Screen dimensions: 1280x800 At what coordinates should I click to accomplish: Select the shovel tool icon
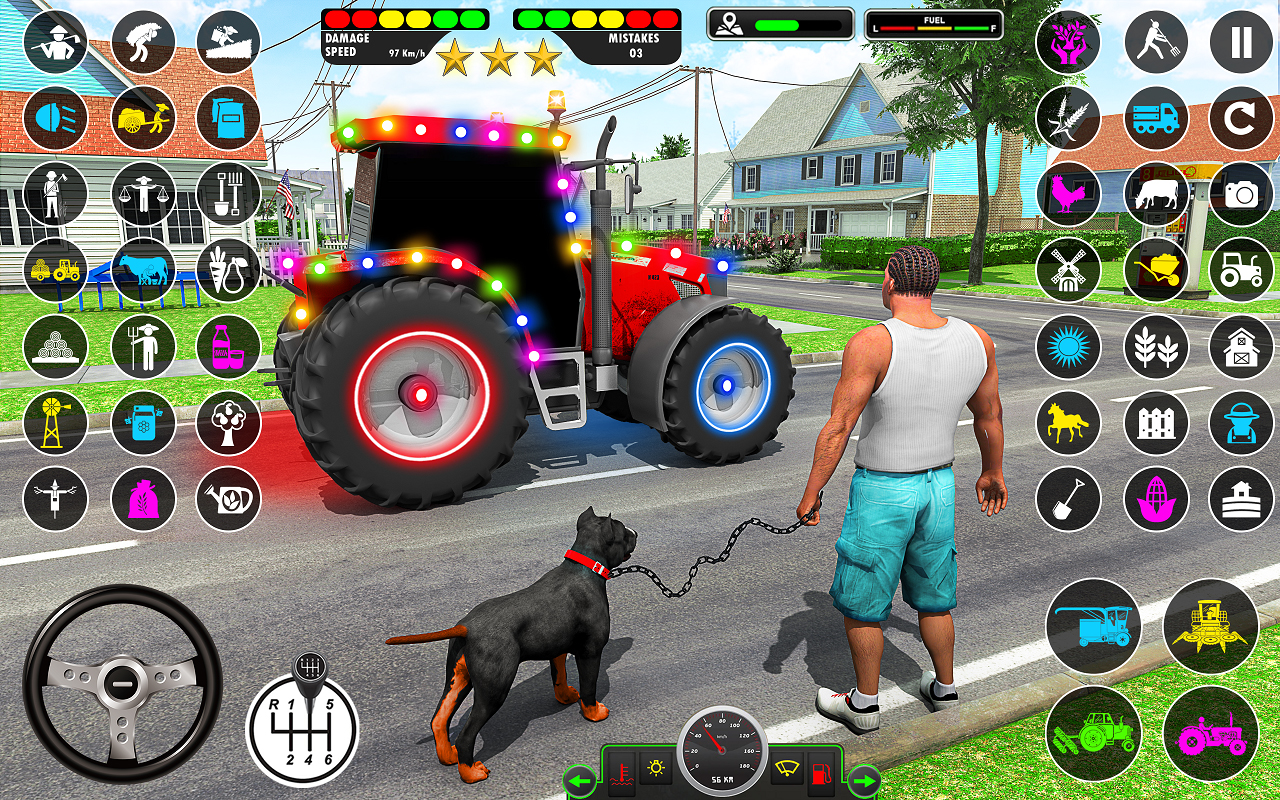pos(1068,498)
